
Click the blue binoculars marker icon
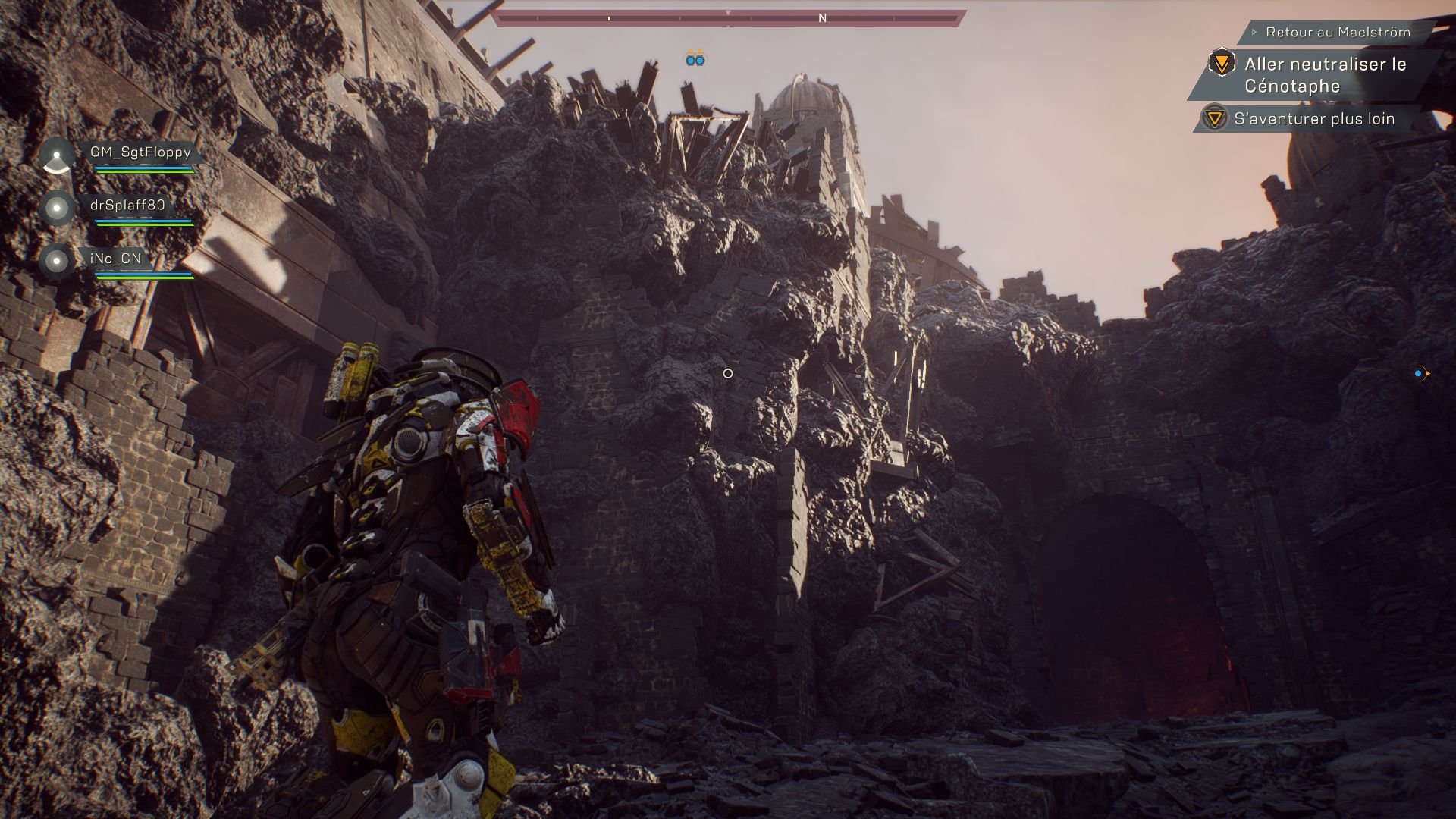pyautogui.click(x=695, y=58)
